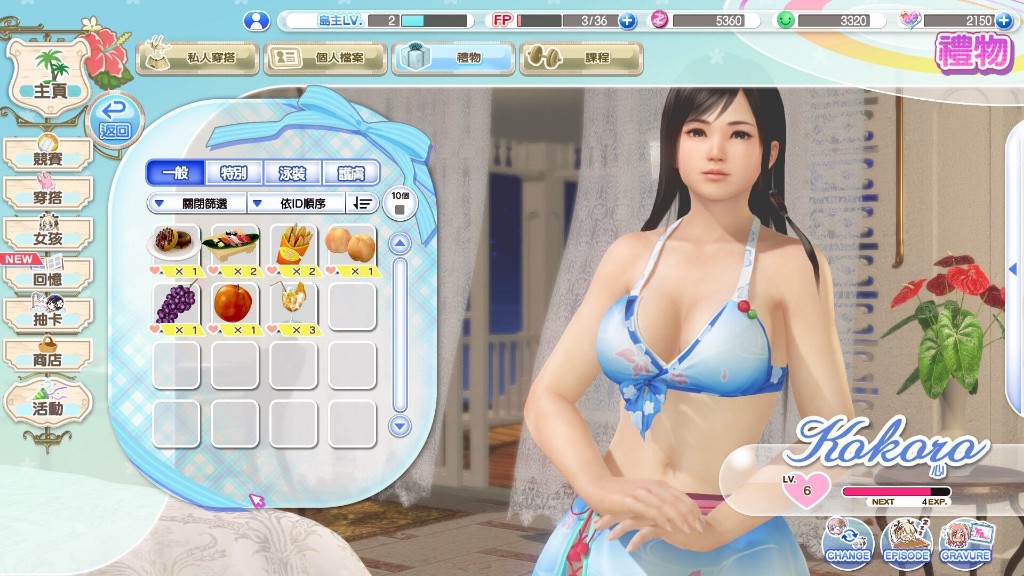Select the grapes gift item
The width and height of the screenshot is (1024, 576).
pos(175,305)
